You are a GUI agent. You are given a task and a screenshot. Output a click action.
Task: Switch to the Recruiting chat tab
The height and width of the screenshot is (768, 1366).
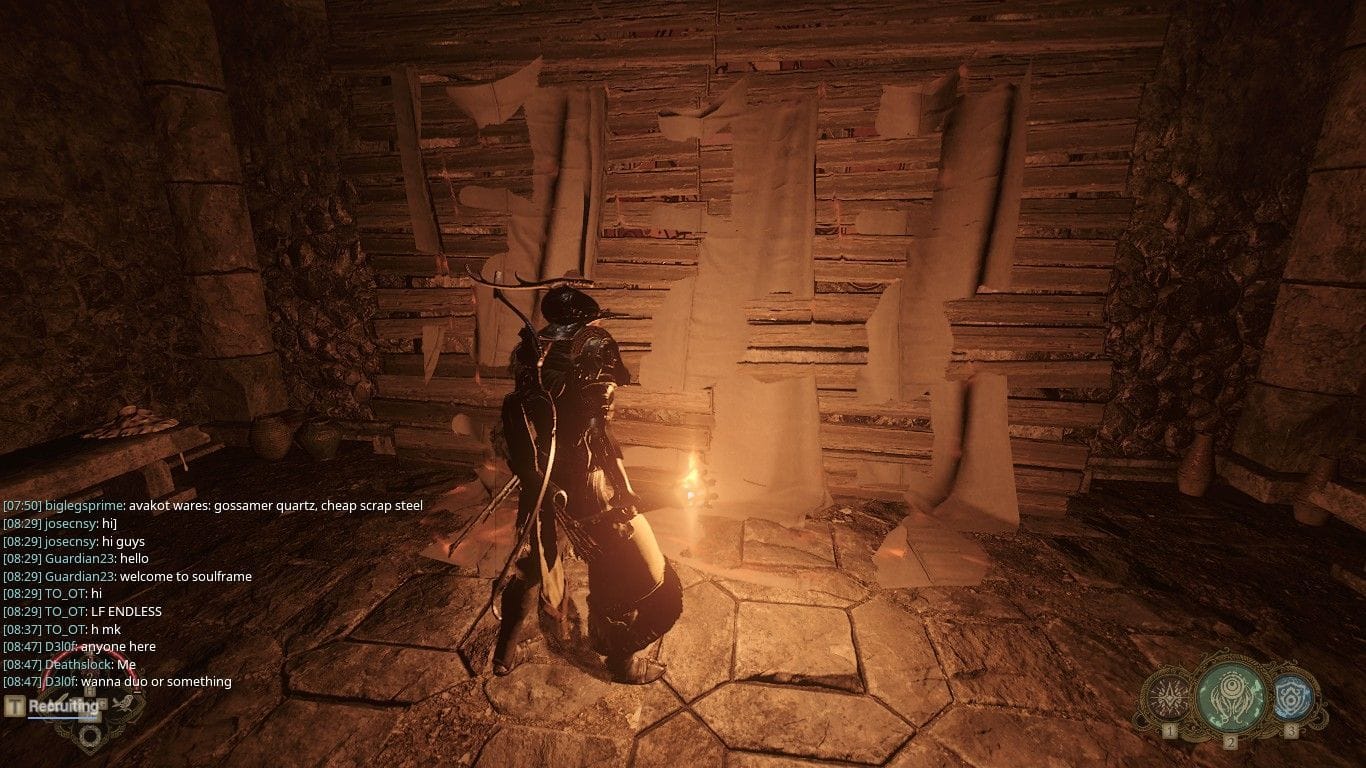coord(62,706)
